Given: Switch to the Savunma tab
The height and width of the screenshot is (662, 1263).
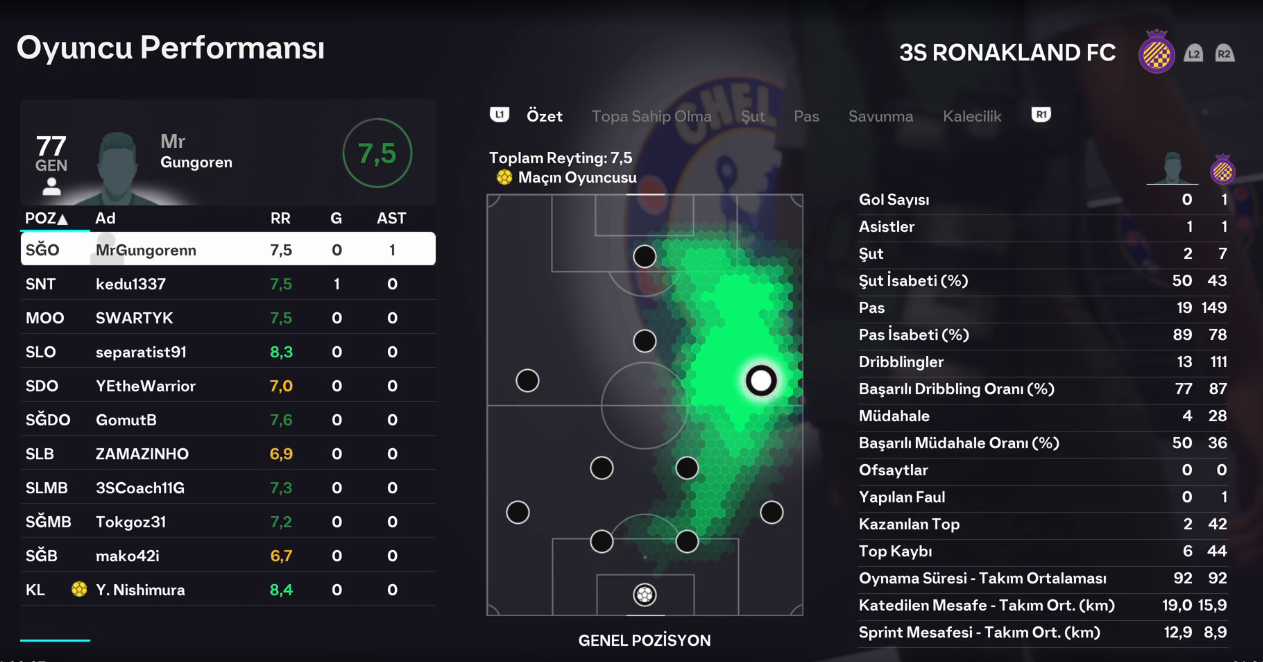Looking at the screenshot, I should pyautogui.click(x=880, y=116).
